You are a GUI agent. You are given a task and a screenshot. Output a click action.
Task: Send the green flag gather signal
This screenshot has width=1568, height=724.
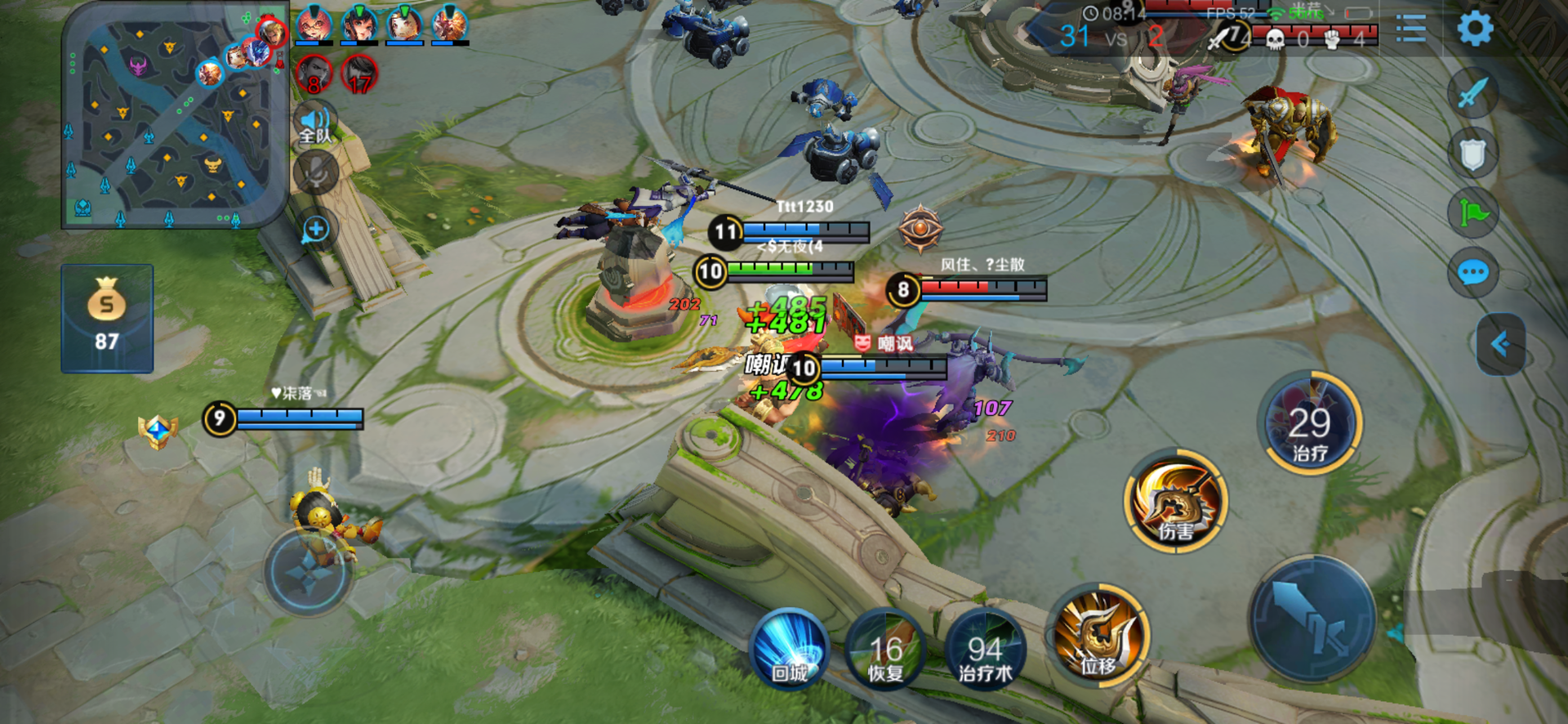pos(1472,213)
